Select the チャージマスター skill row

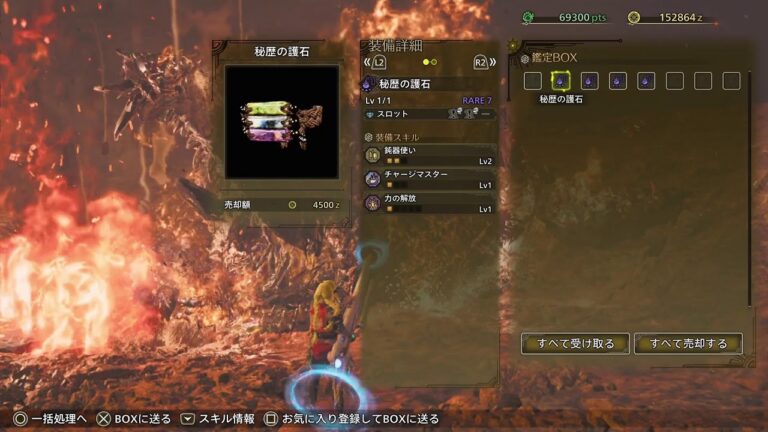[430, 179]
